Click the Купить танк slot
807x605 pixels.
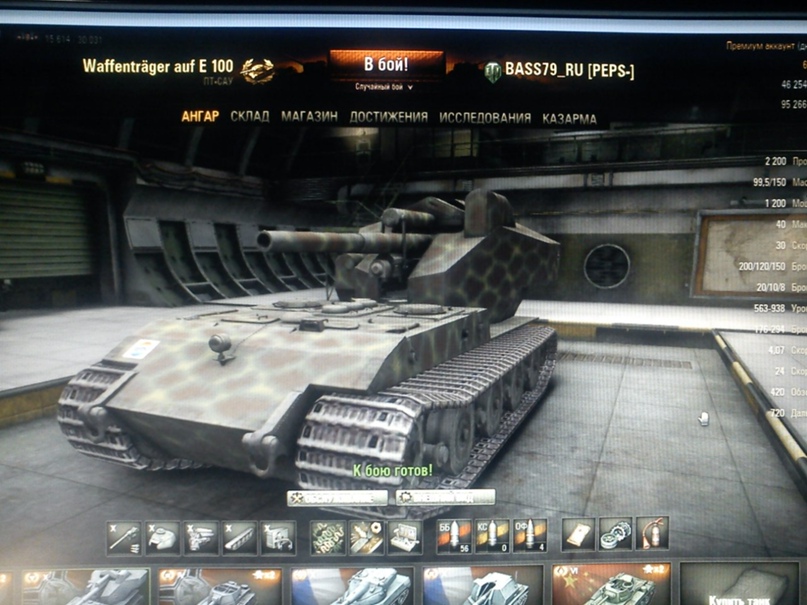[x=740, y=587]
